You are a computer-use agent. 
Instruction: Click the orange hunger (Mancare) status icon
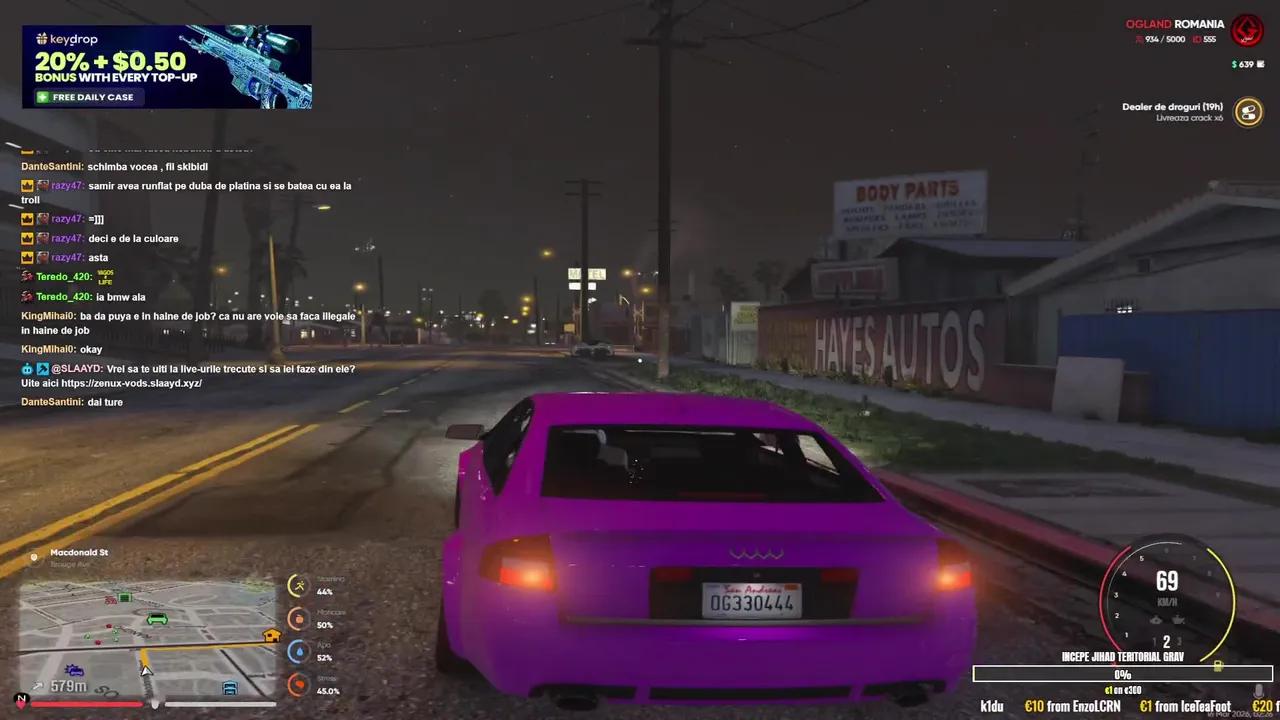point(297,618)
